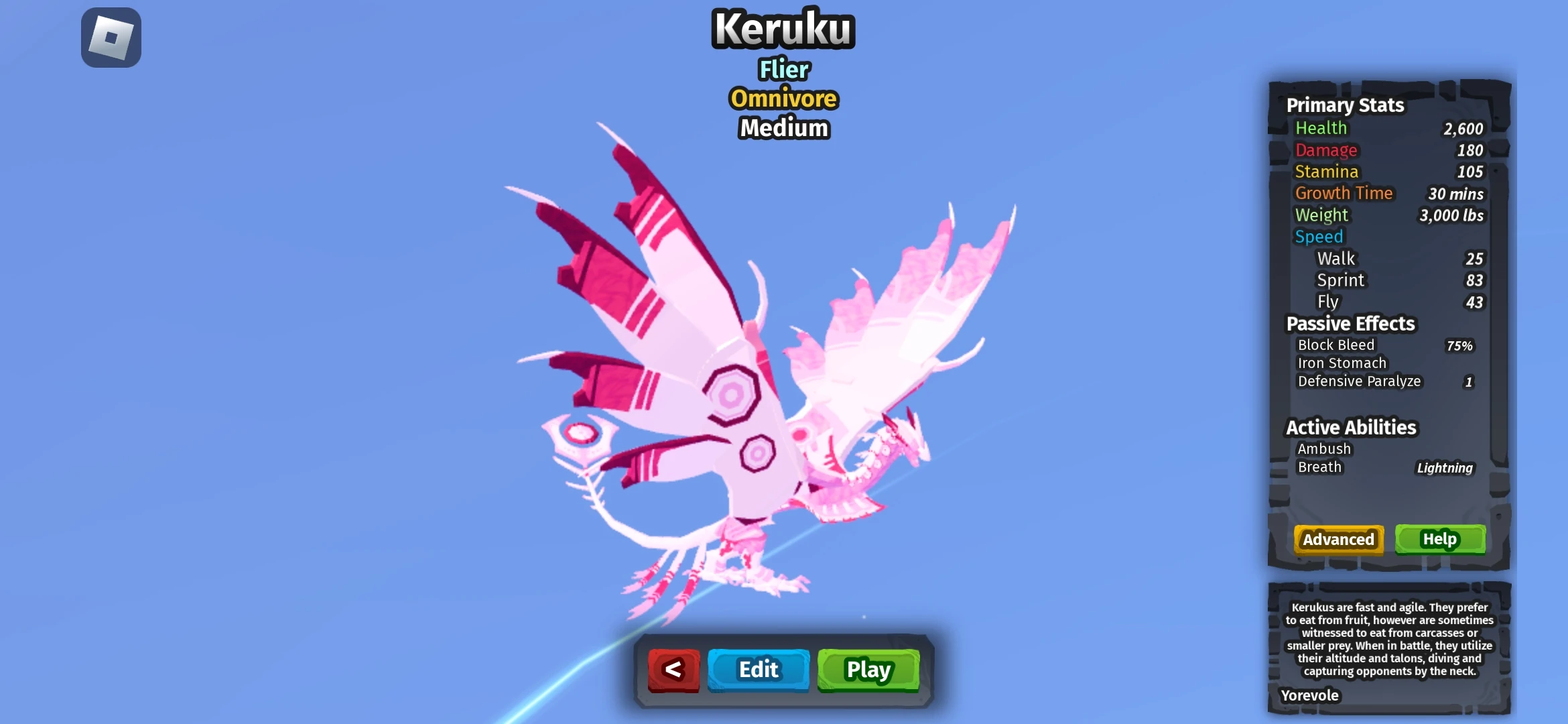Click the Ambush active ability
This screenshot has width=1568, height=724.
point(1323,448)
